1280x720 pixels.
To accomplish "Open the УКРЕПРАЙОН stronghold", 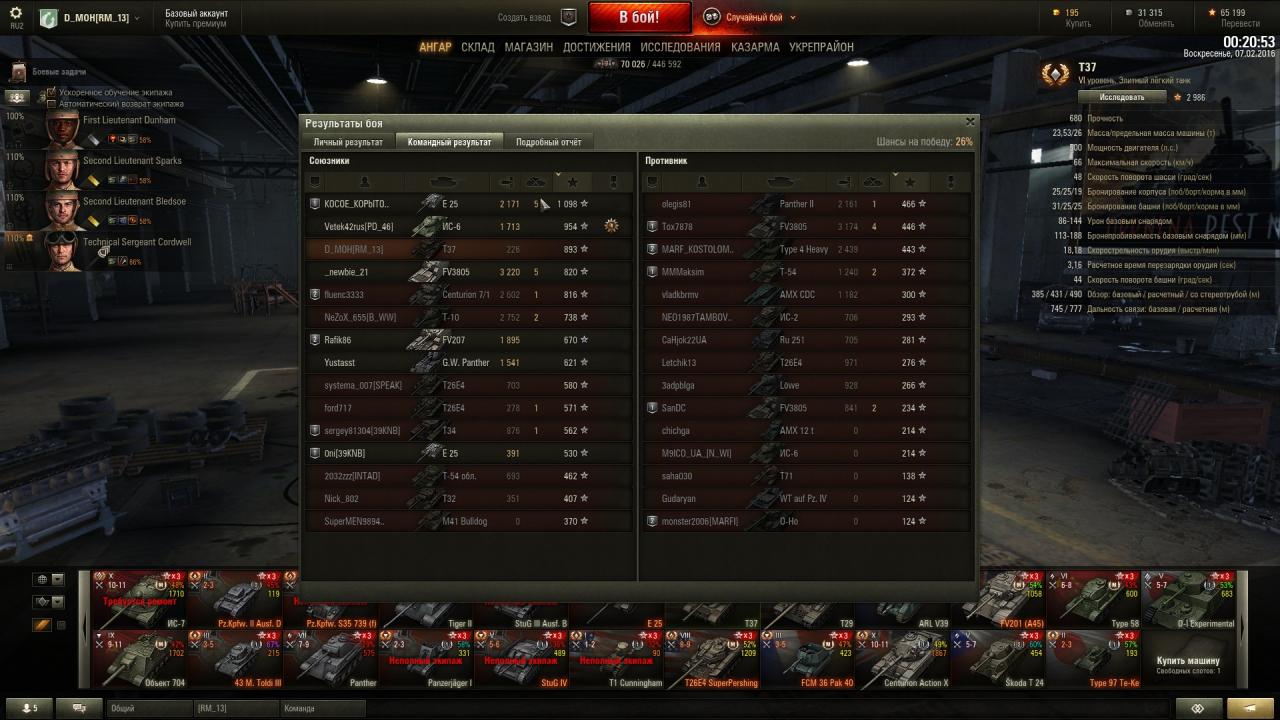I will [821, 47].
